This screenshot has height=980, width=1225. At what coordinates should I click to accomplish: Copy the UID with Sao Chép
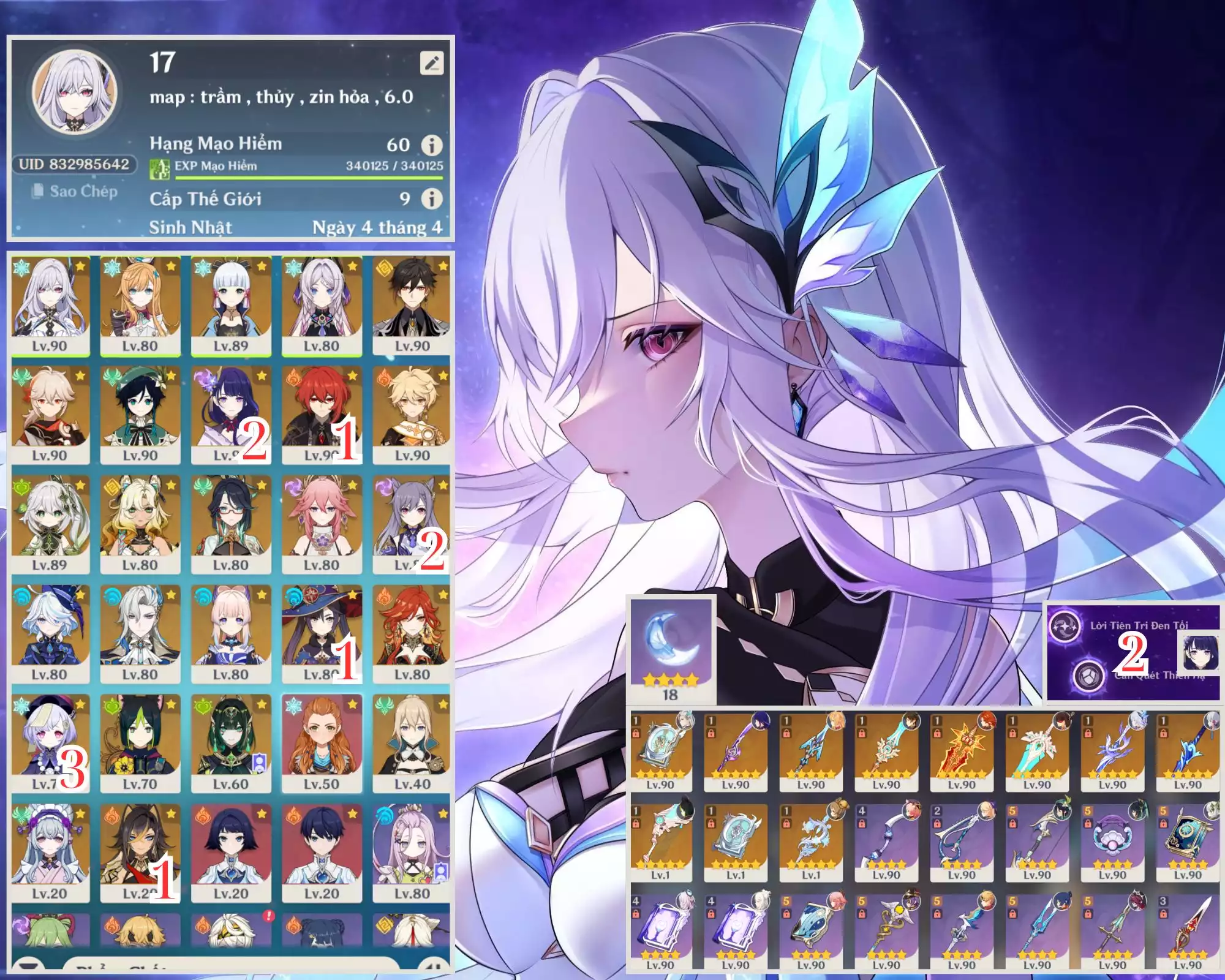(75, 191)
